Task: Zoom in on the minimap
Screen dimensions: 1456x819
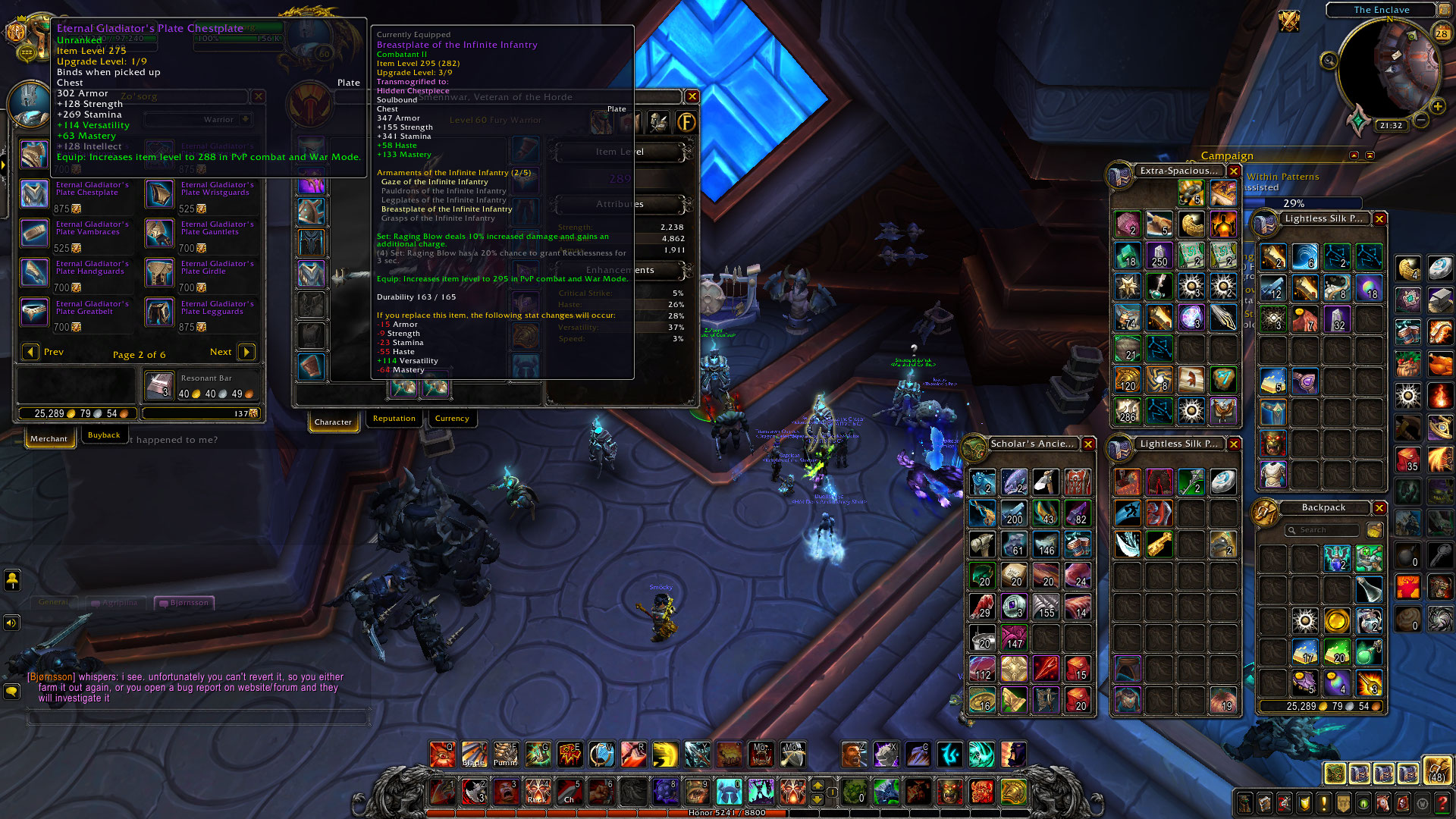Action: click(1437, 106)
